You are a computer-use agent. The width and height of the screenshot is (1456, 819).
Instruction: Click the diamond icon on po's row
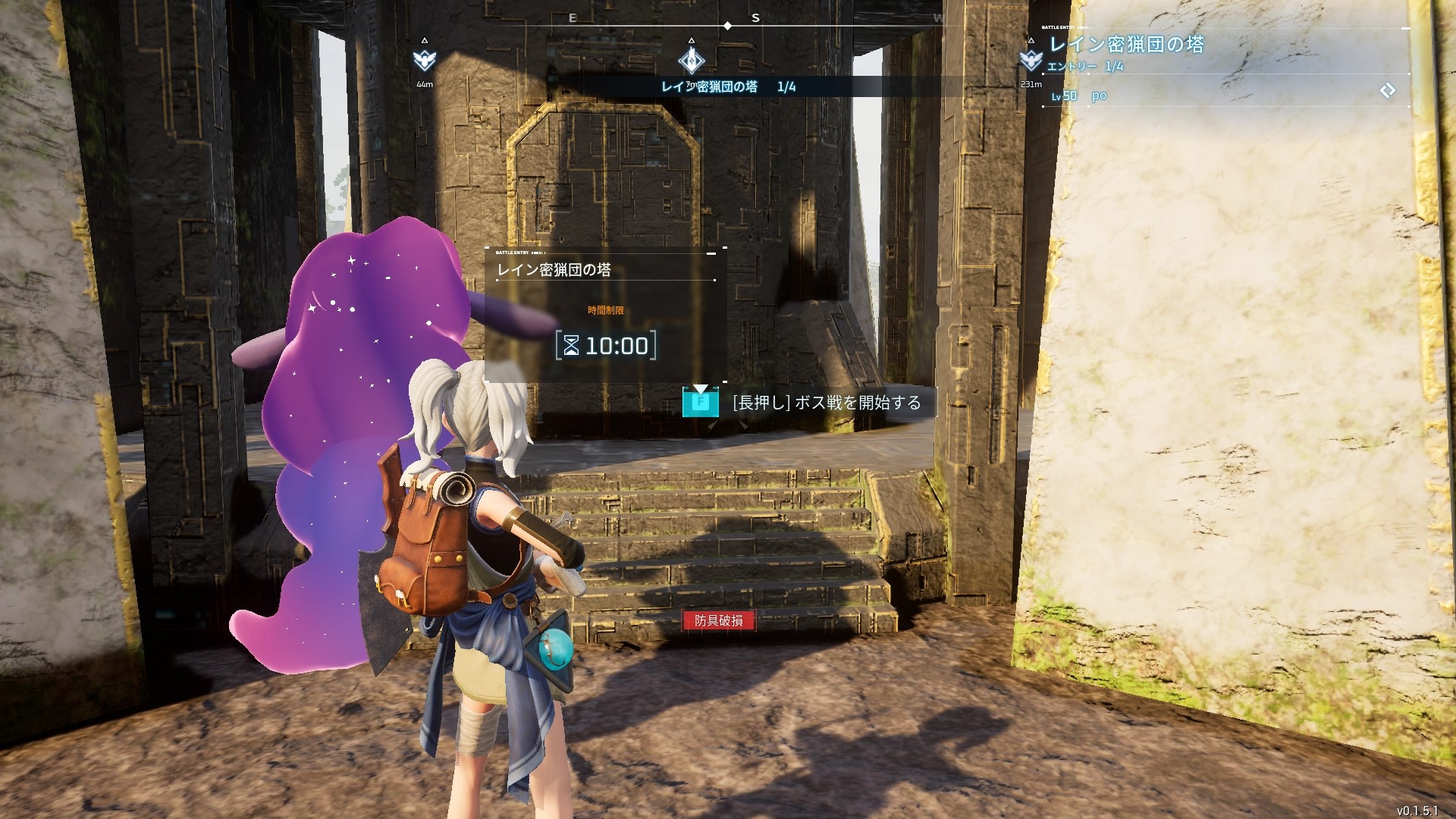click(1387, 91)
